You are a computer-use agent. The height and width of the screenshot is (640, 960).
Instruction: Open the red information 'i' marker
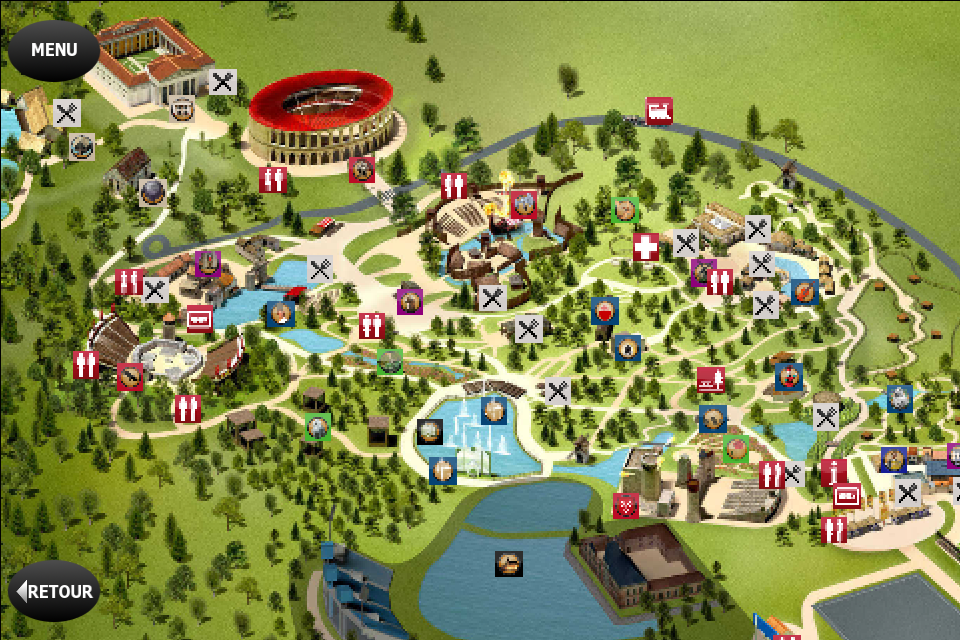click(x=833, y=473)
